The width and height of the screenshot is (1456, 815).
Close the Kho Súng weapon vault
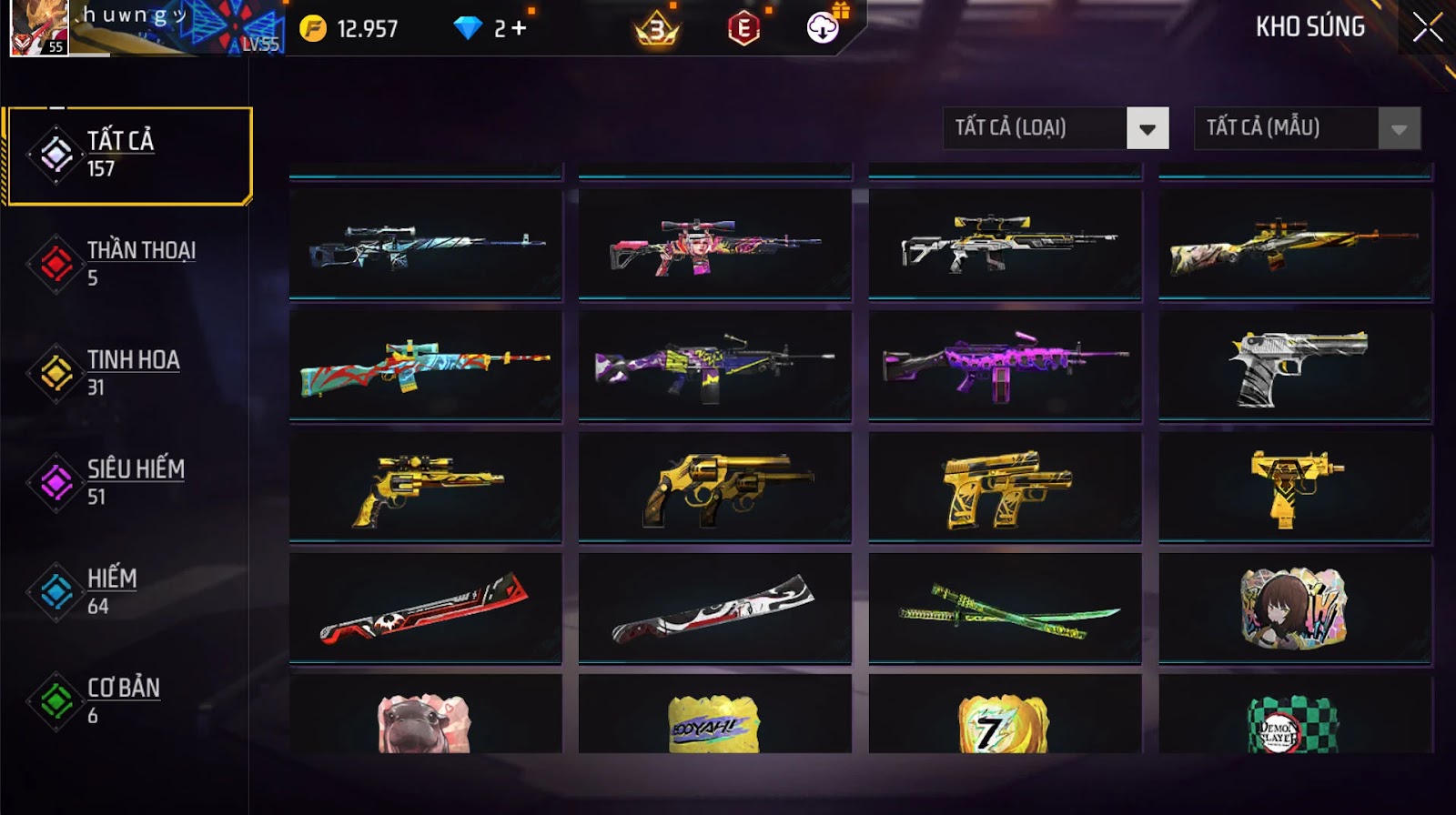click(x=1427, y=28)
